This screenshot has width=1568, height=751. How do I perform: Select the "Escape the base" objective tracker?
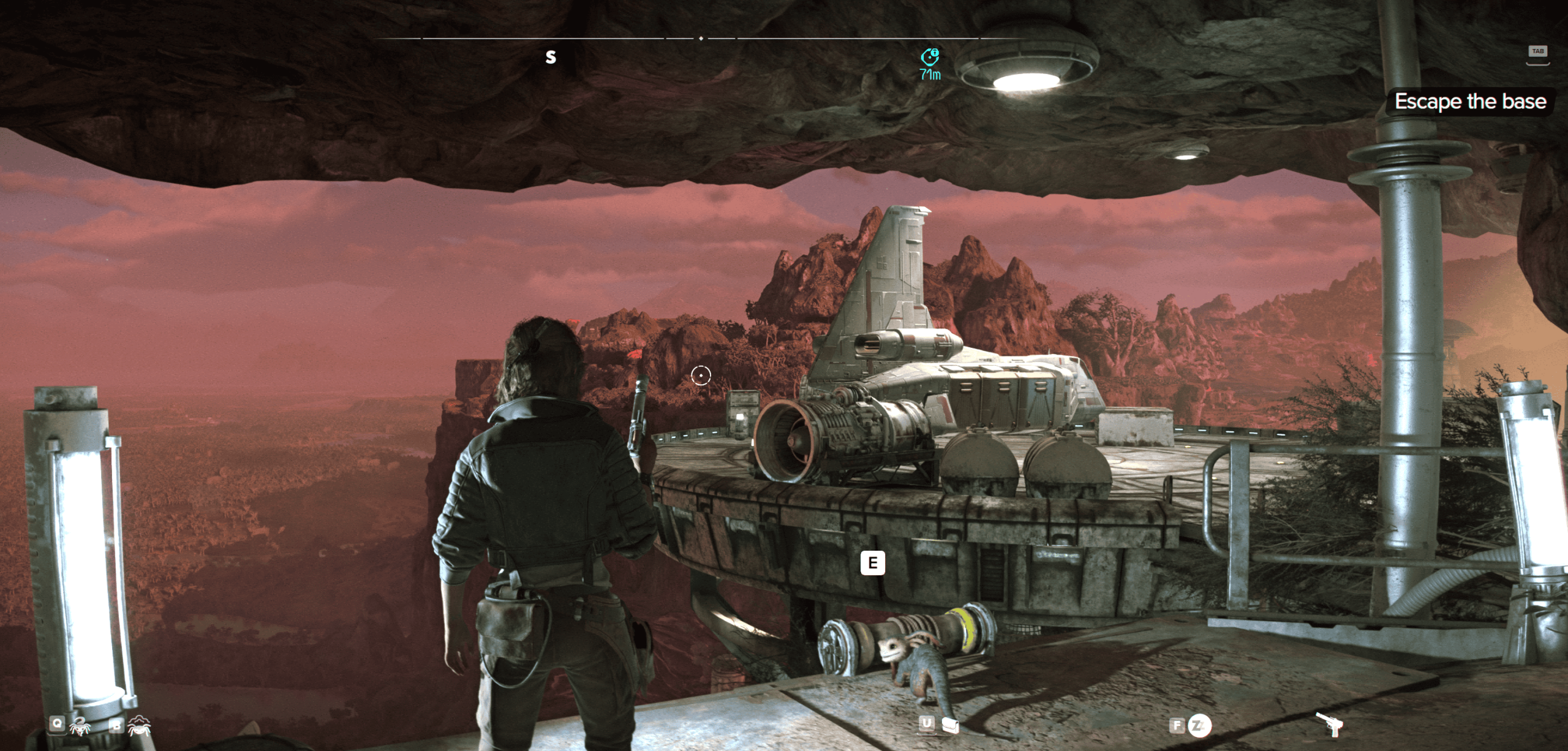point(1470,102)
